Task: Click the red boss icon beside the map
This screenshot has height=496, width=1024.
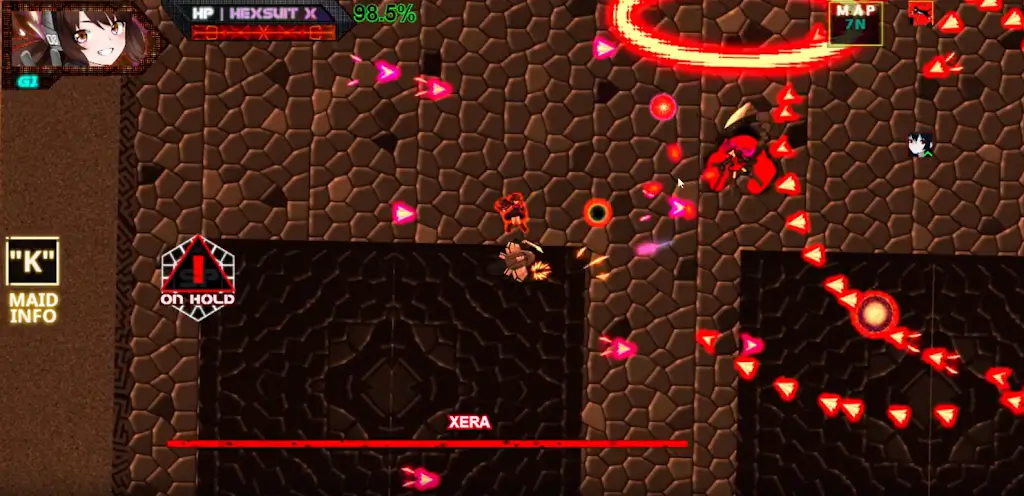Action: [920, 14]
